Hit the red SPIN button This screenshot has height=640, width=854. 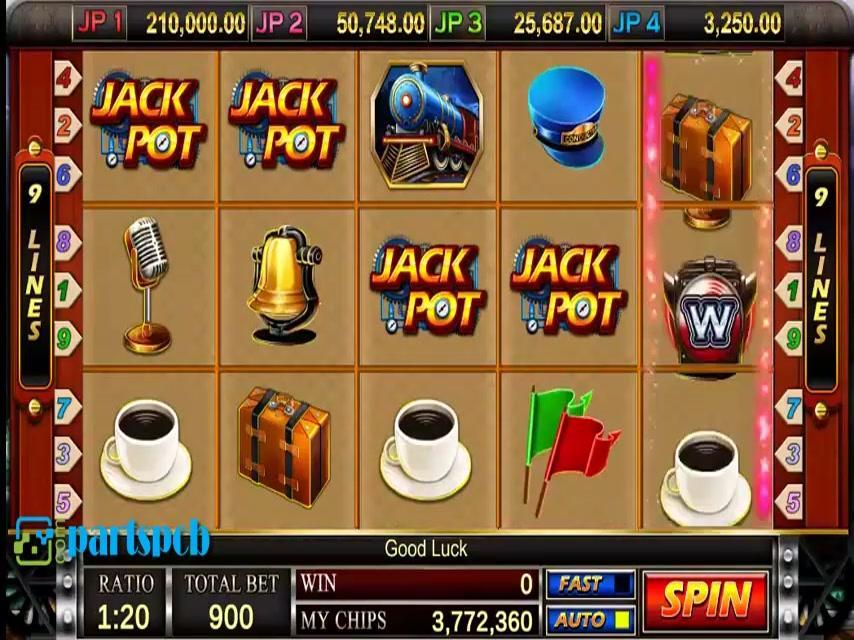coord(706,600)
